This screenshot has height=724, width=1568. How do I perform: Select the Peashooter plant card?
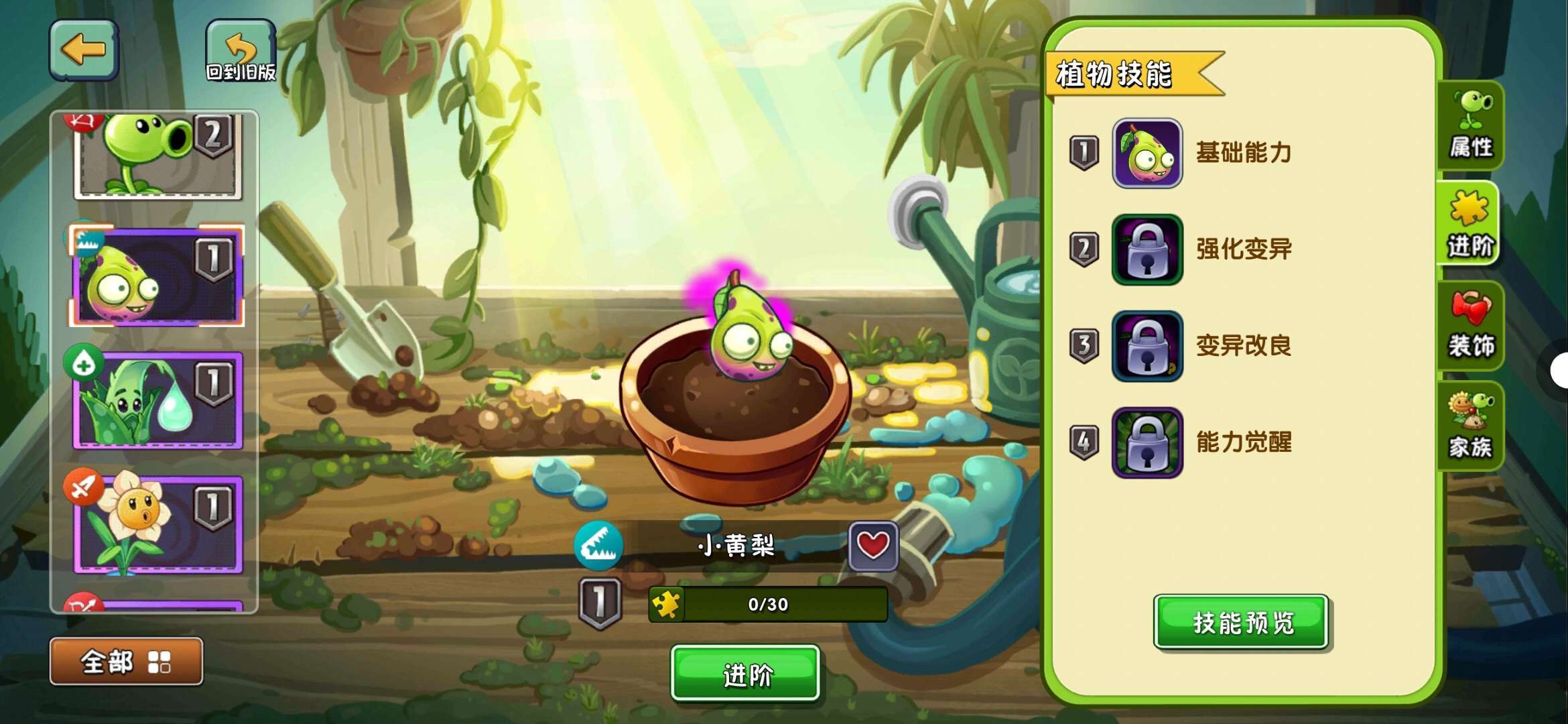[x=157, y=156]
